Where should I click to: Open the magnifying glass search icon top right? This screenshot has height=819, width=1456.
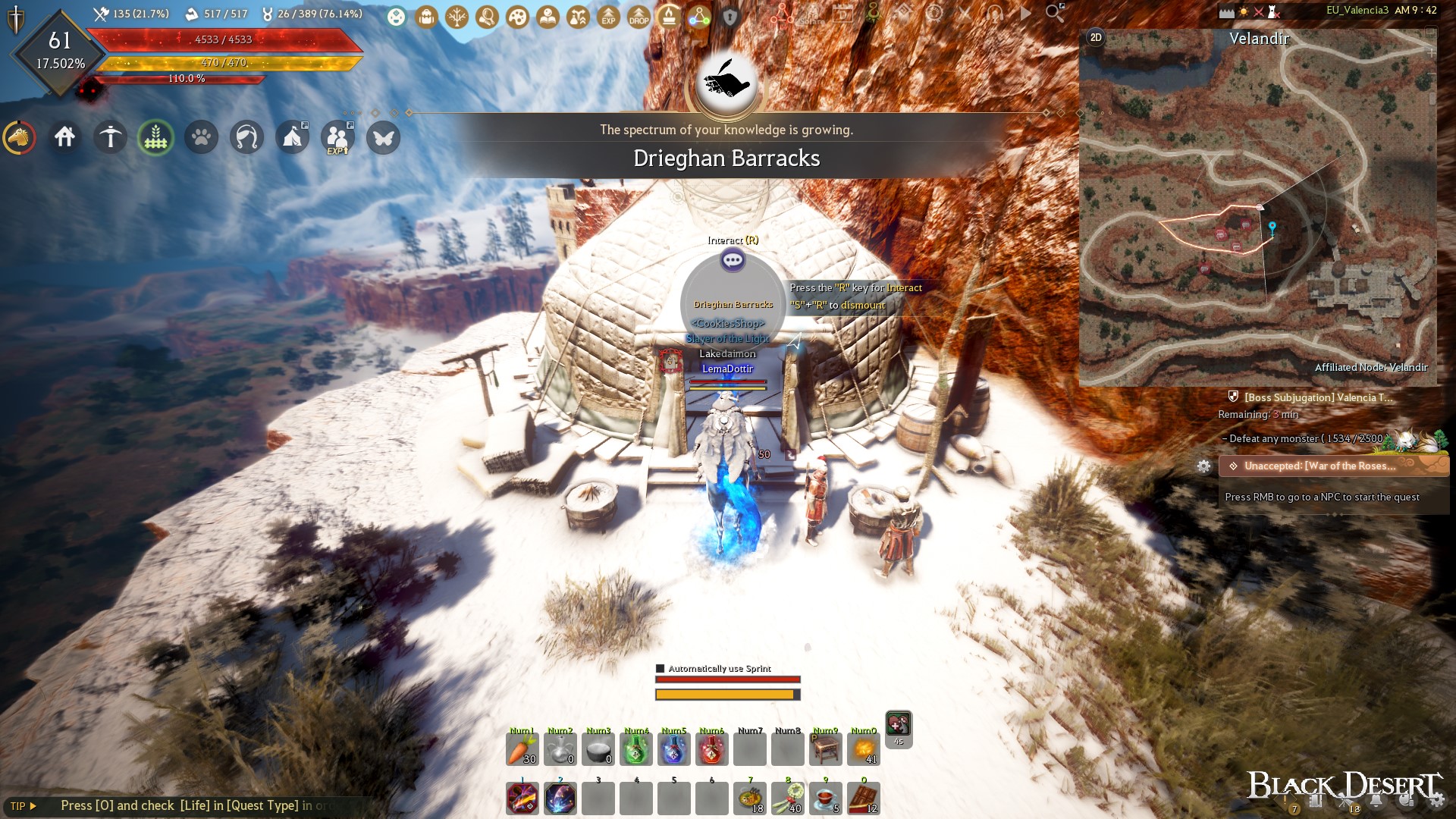click(x=1053, y=13)
